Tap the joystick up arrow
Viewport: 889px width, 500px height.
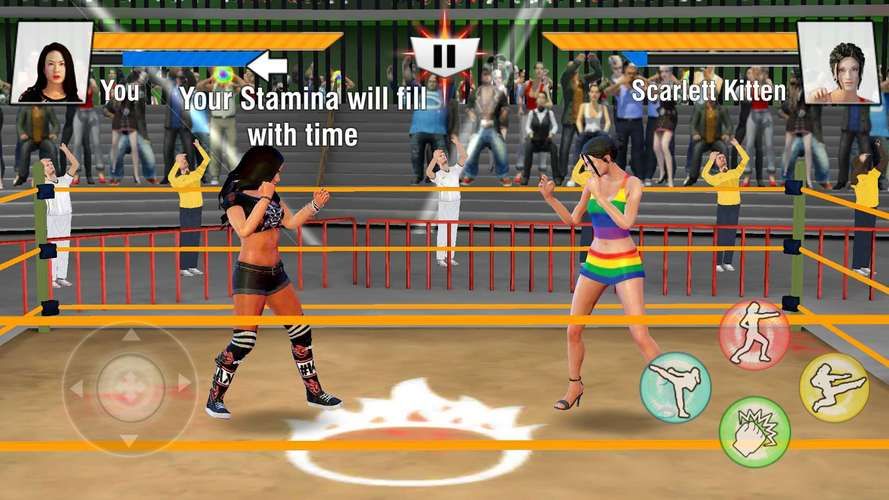tap(129, 334)
